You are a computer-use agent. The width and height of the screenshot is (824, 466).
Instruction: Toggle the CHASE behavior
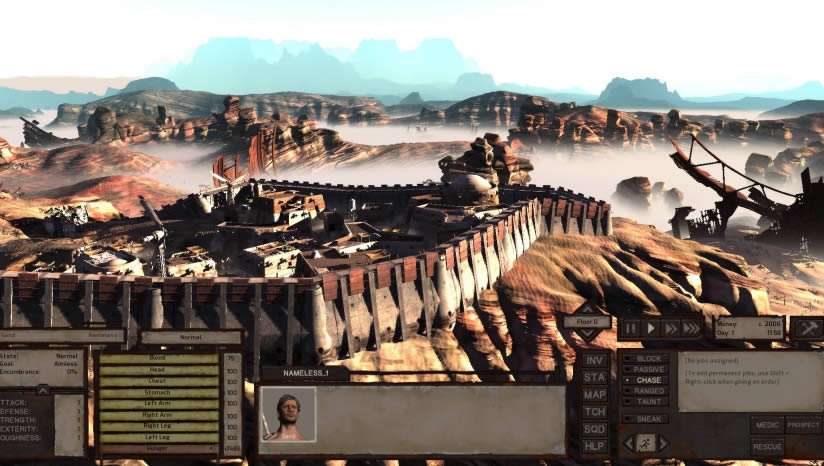[x=648, y=380]
